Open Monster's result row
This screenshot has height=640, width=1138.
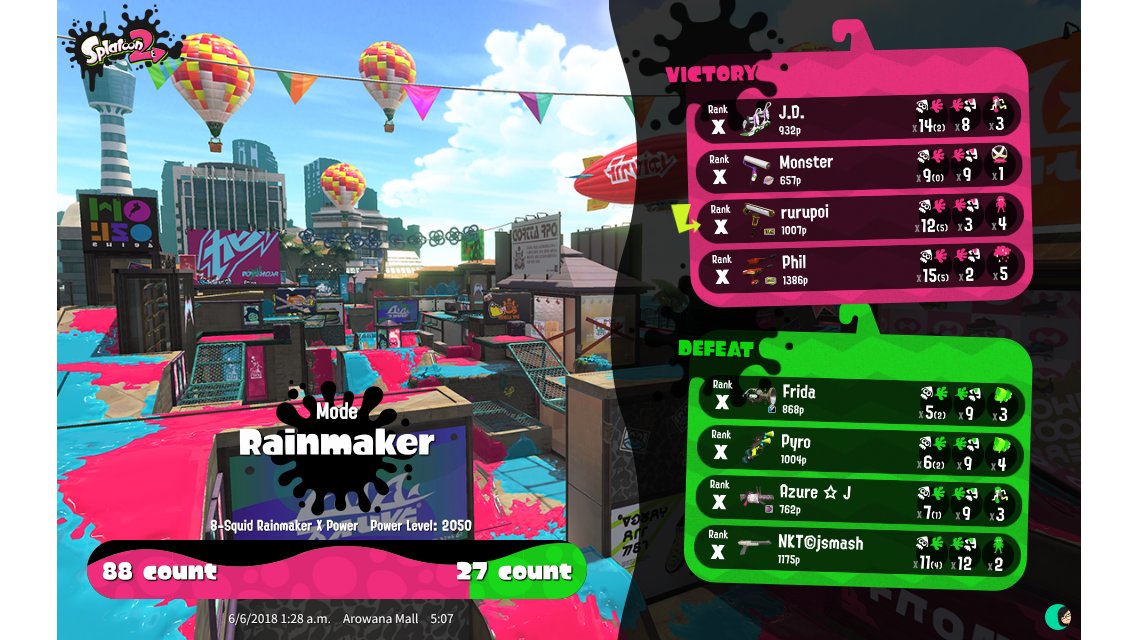860,167
